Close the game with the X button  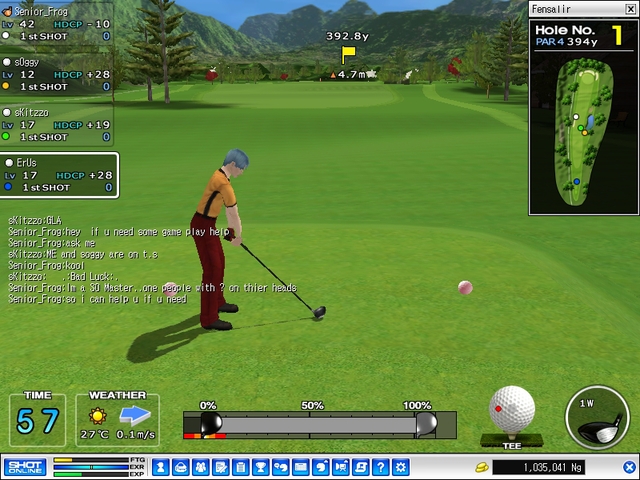(630, 467)
